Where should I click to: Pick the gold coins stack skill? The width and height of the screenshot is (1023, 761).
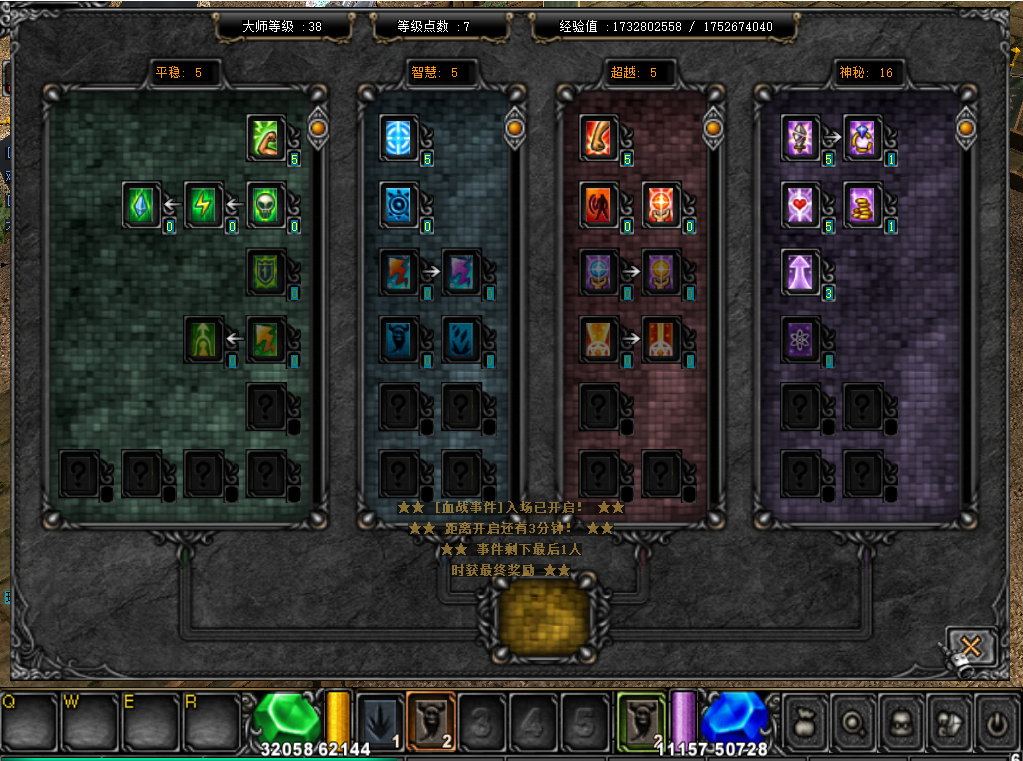[x=863, y=204]
